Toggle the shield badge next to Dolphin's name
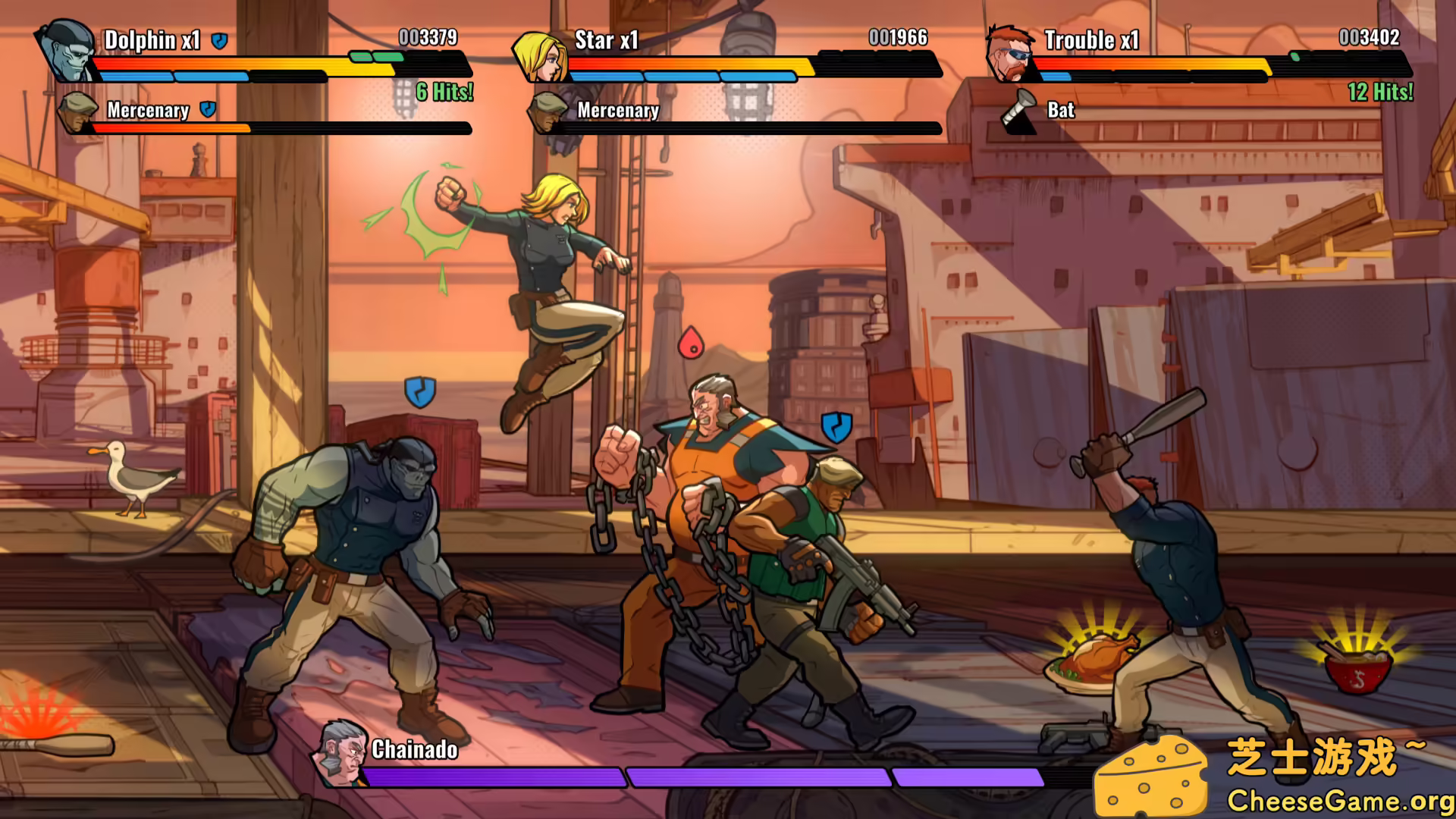Screen dimensions: 1456x819 [218, 42]
